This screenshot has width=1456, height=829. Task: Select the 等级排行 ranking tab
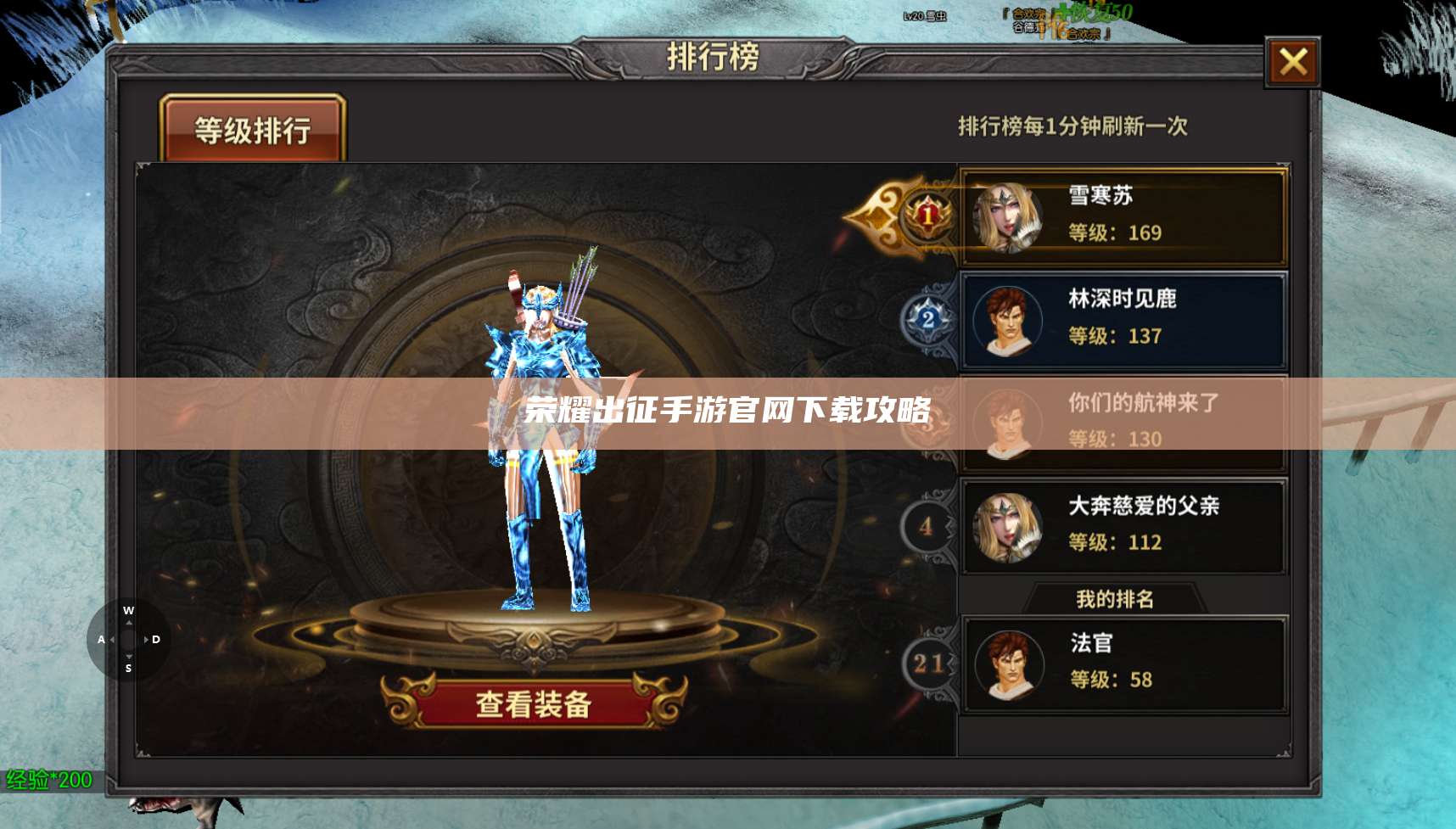point(253,128)
